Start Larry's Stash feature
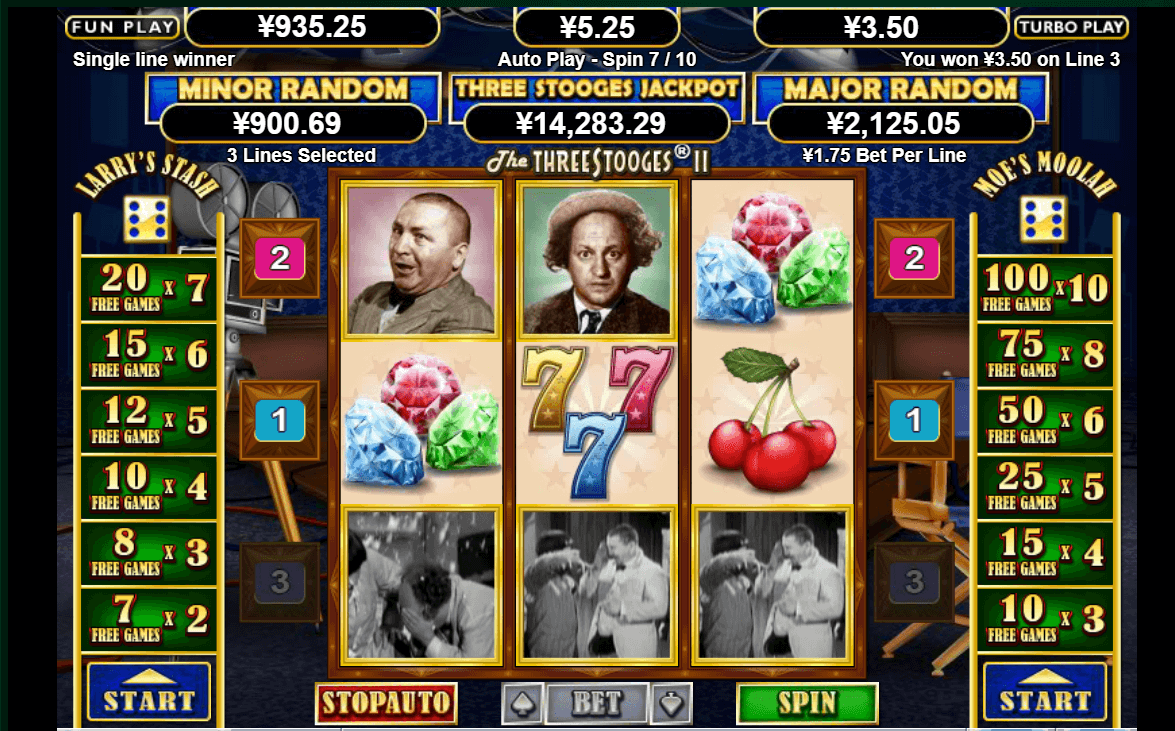This screenshot has height=731, width=1175. click(148, 692)
